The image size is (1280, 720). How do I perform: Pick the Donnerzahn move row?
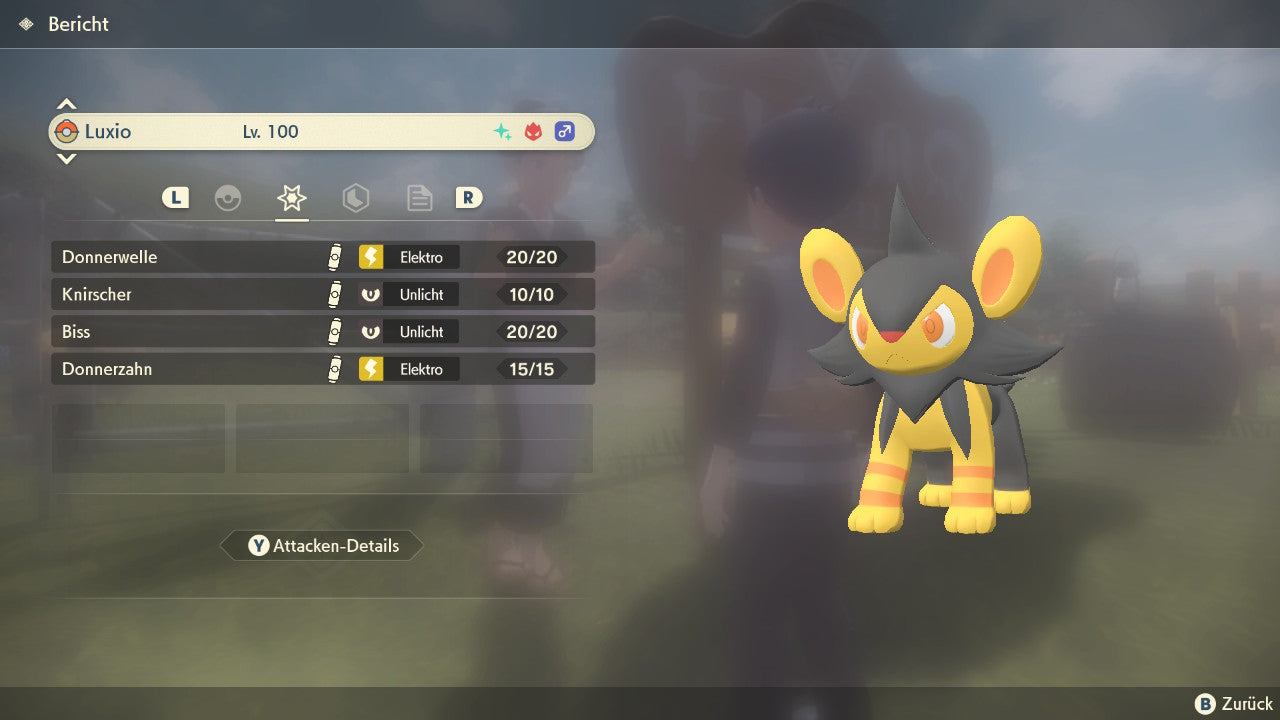[x=322, y=369]
